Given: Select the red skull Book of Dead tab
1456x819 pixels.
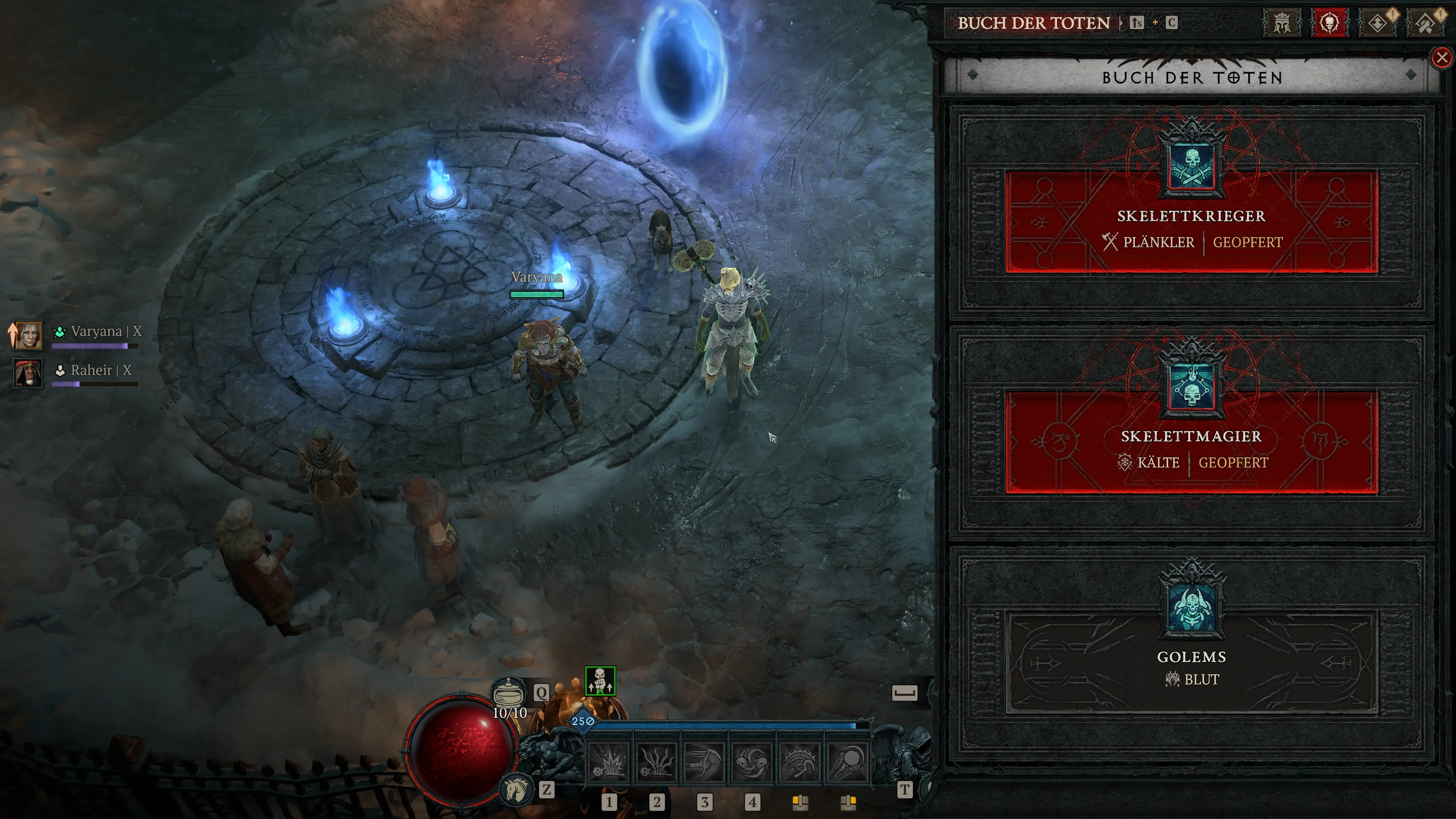Looking at the screenshot, I should [x=1329, y=23].
